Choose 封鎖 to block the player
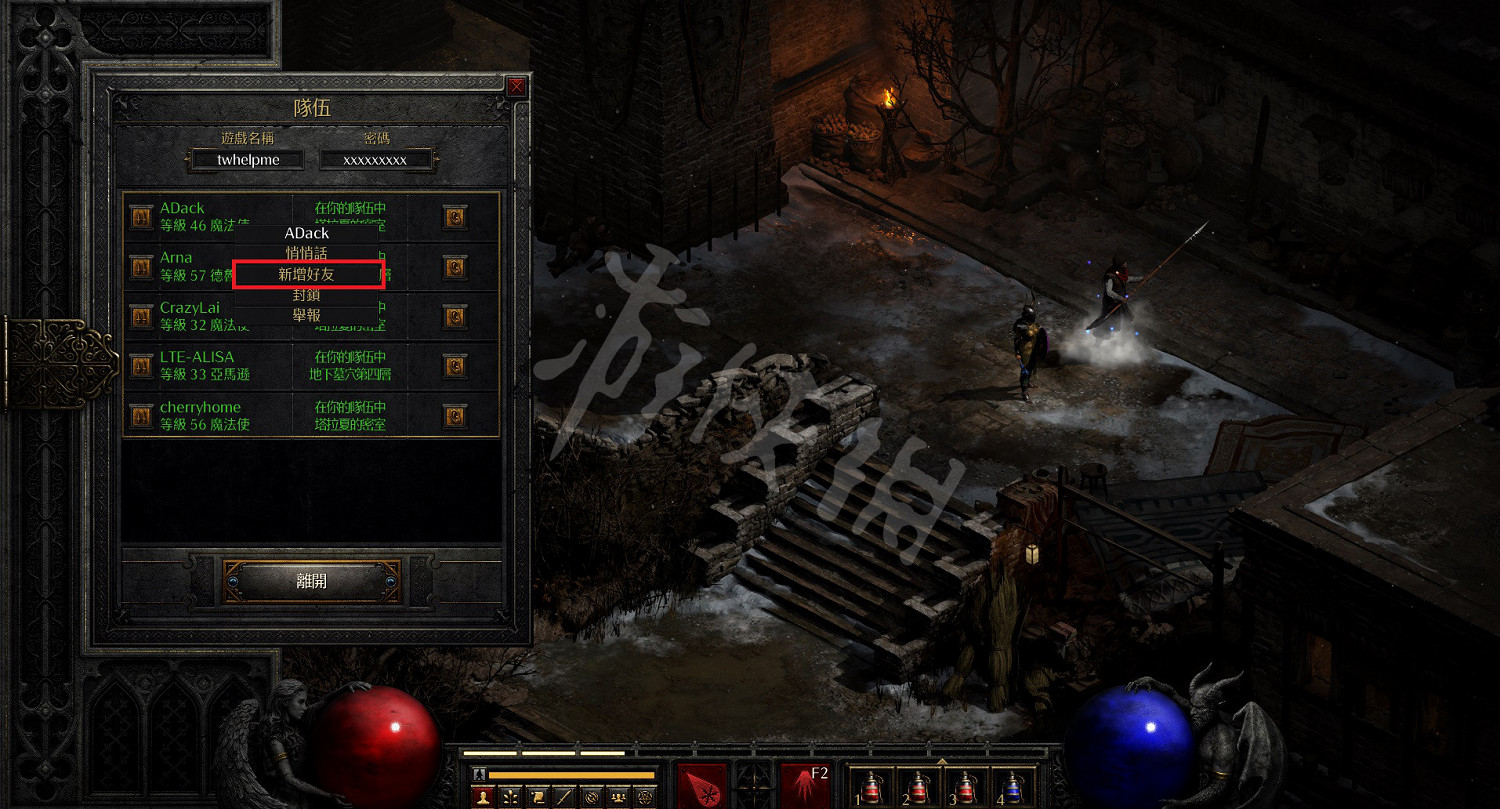 [307, 295]
